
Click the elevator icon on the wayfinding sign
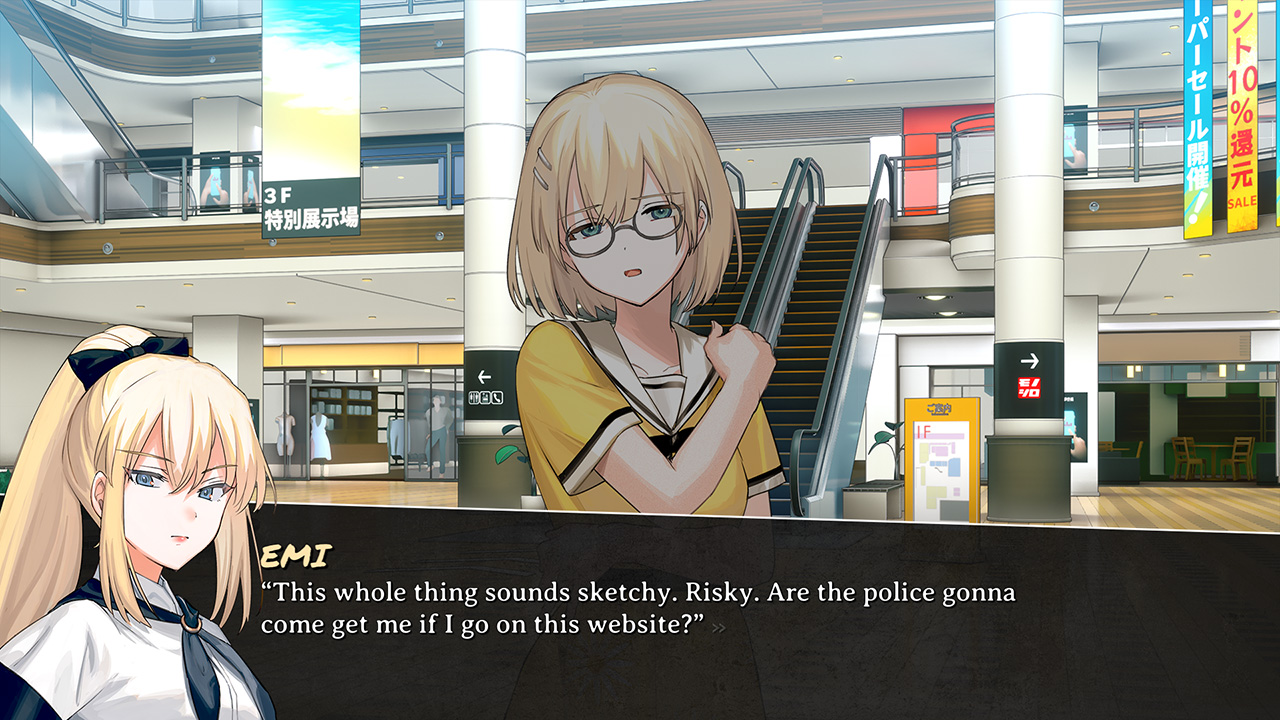tap(485, 396)
